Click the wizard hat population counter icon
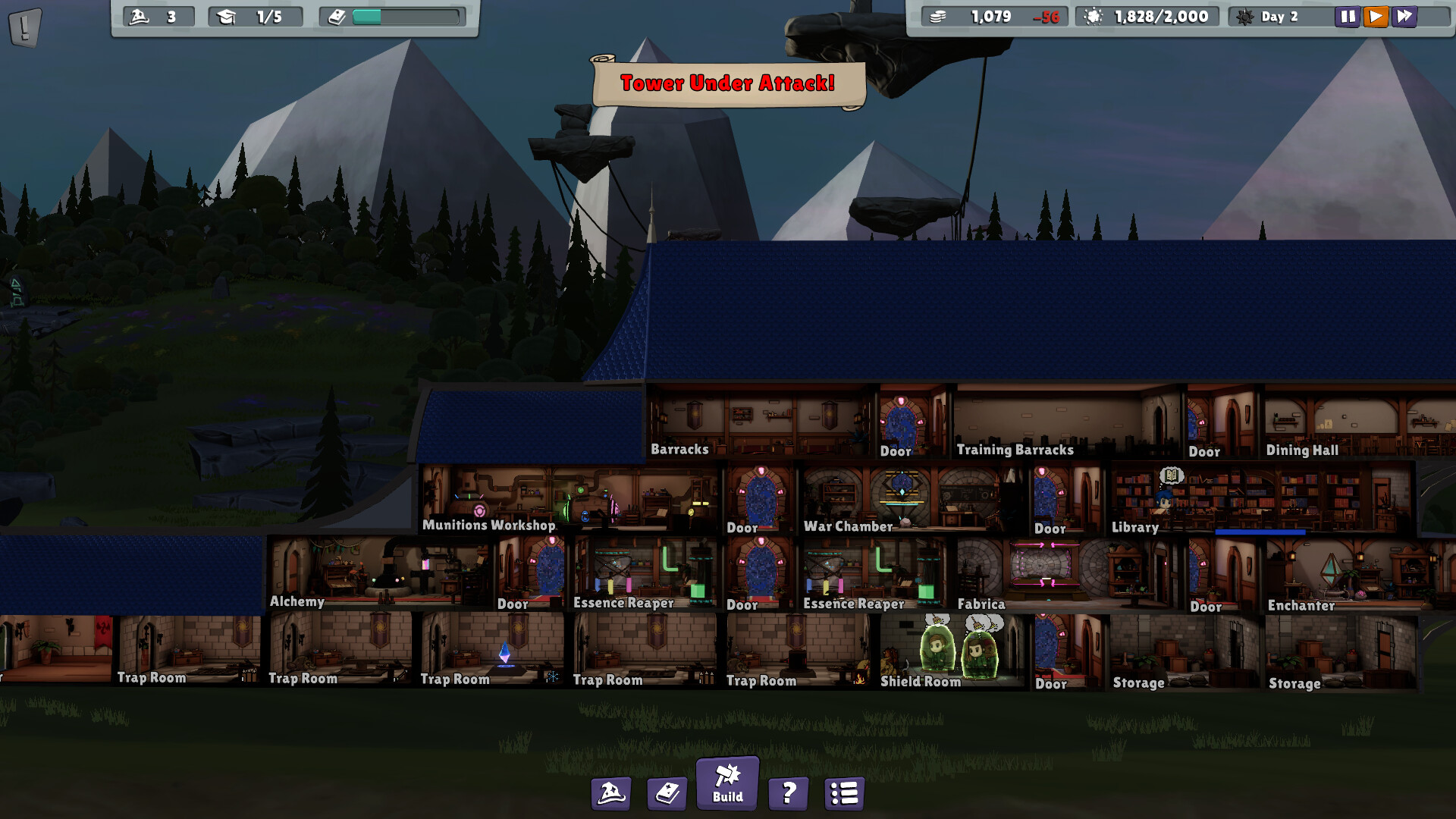The image size is (1456, 819). click(x=139, y=15)
